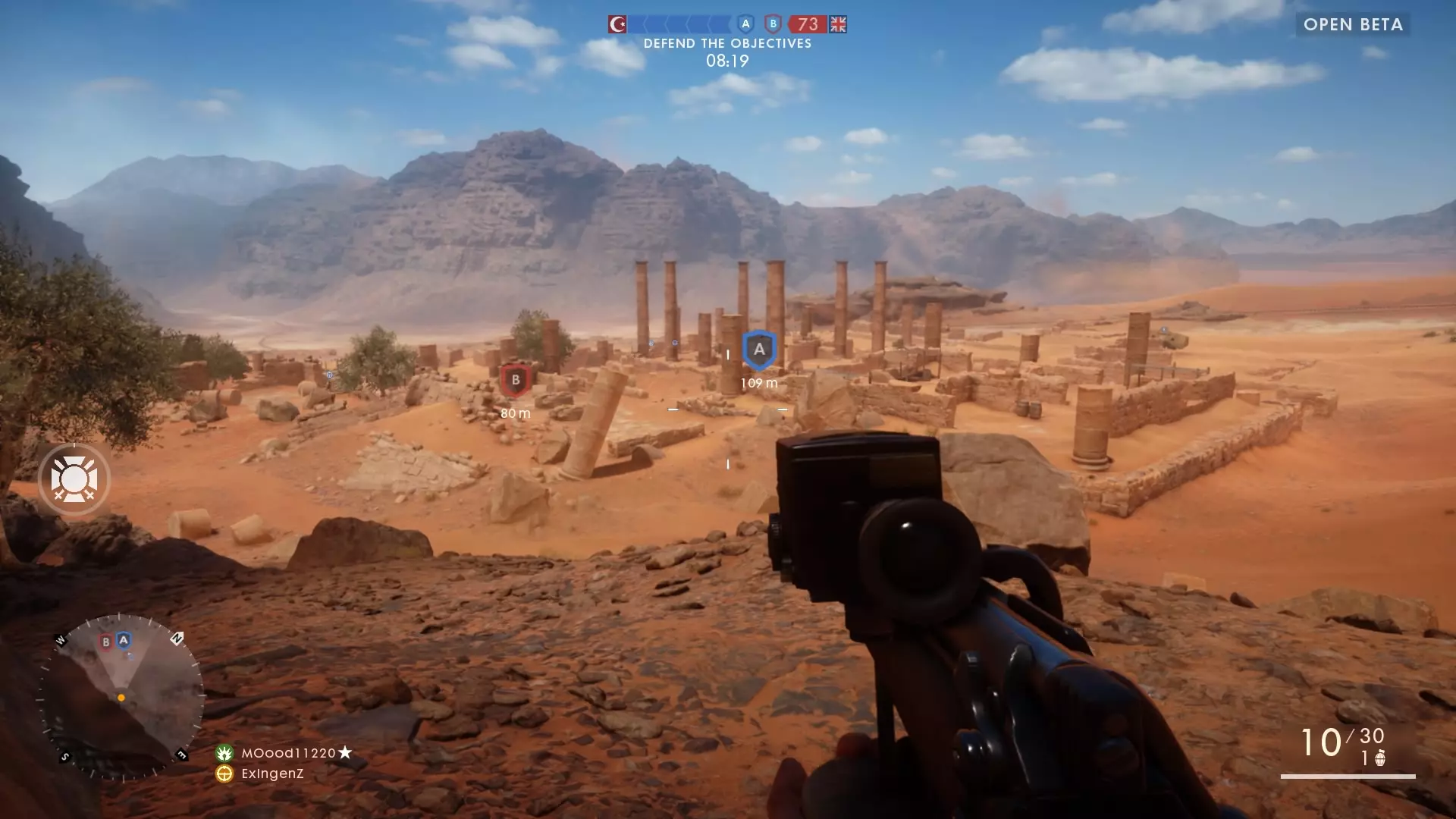Select squad member ExingenZ
Viewport: 1456px width, 819px height.
click(x=271, y=773)
